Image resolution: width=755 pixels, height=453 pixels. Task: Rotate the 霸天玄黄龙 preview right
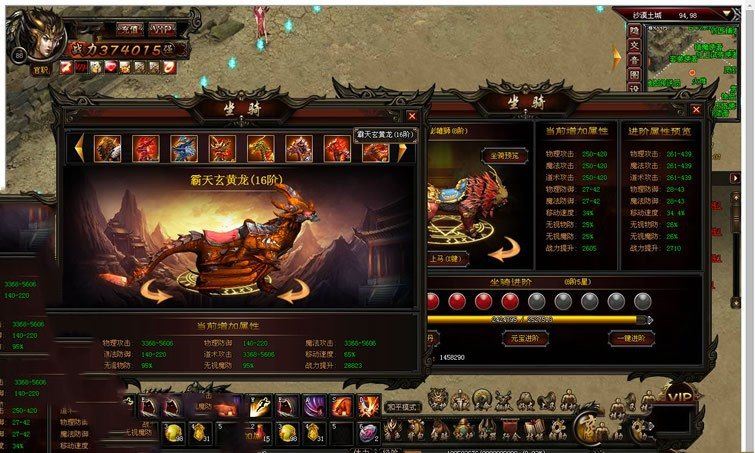coord(293,290)
